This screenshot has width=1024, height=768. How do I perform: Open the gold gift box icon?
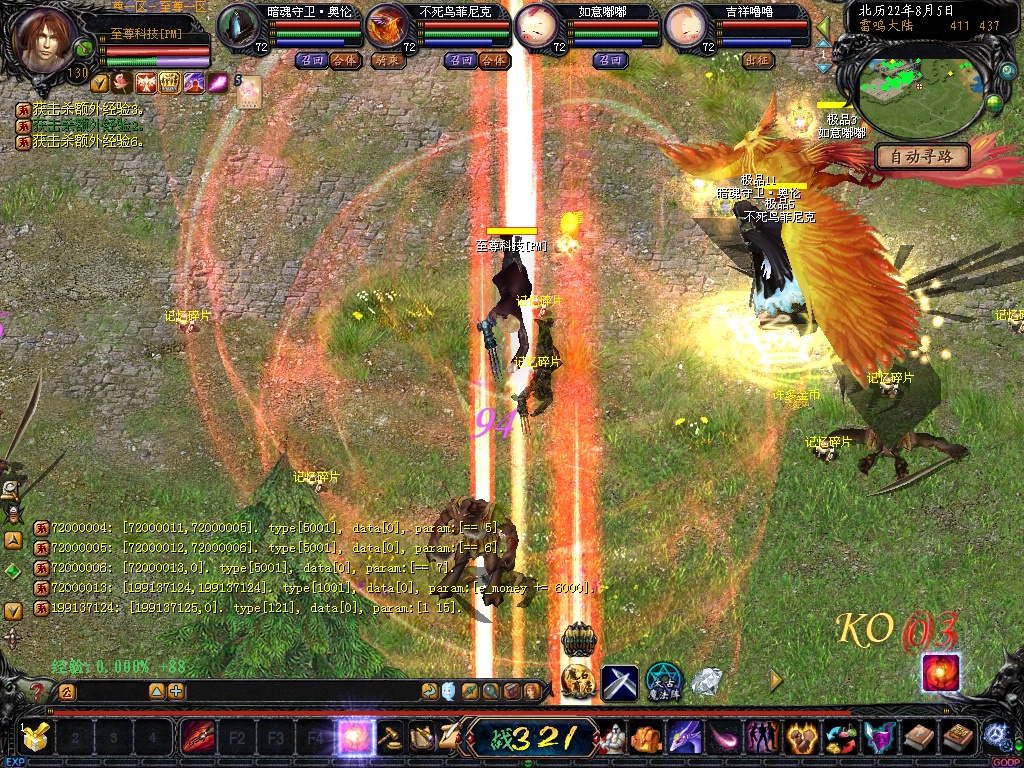35,738
